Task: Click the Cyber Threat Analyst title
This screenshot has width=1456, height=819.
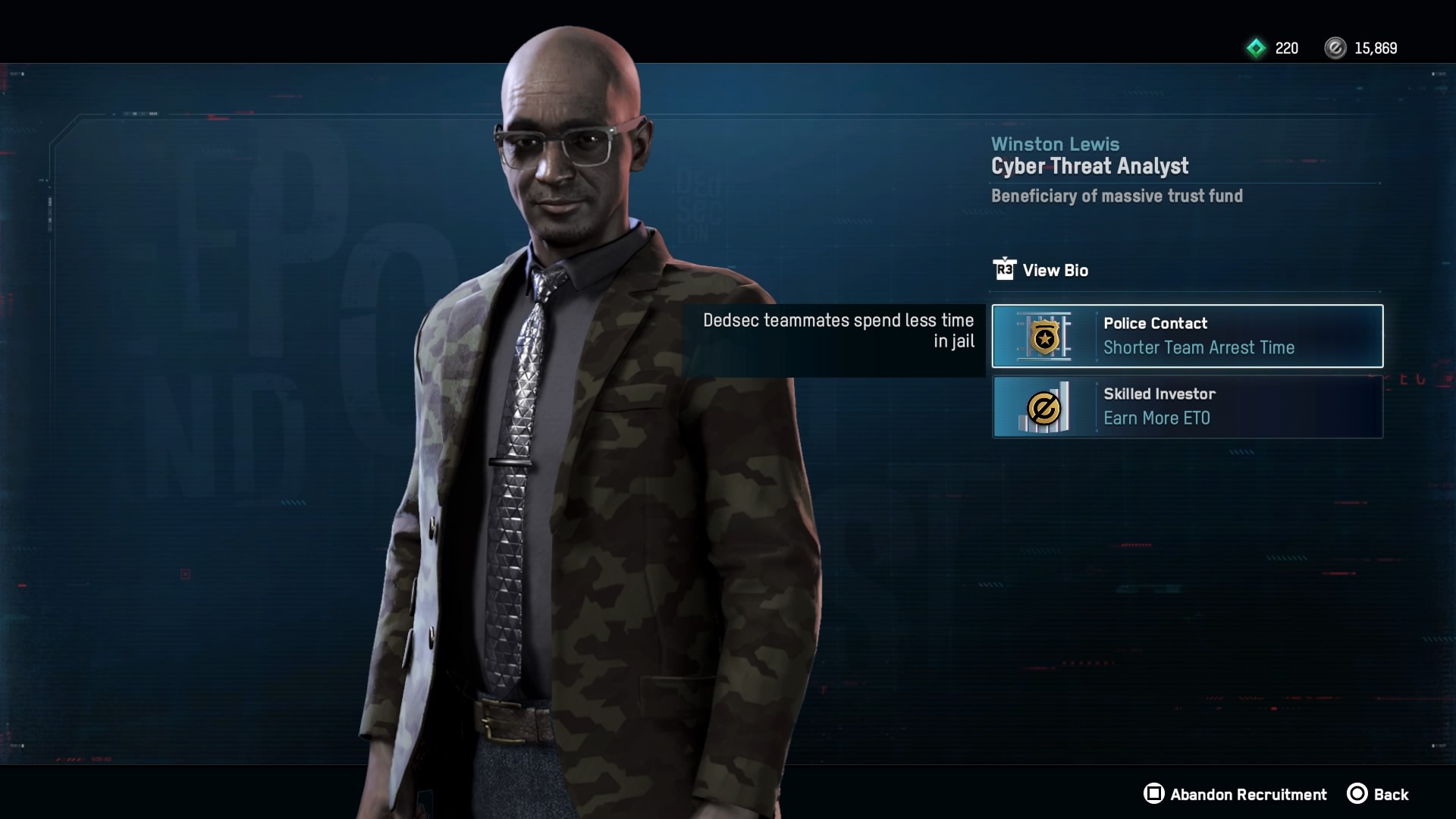Action: click(x=1090, y=167)
